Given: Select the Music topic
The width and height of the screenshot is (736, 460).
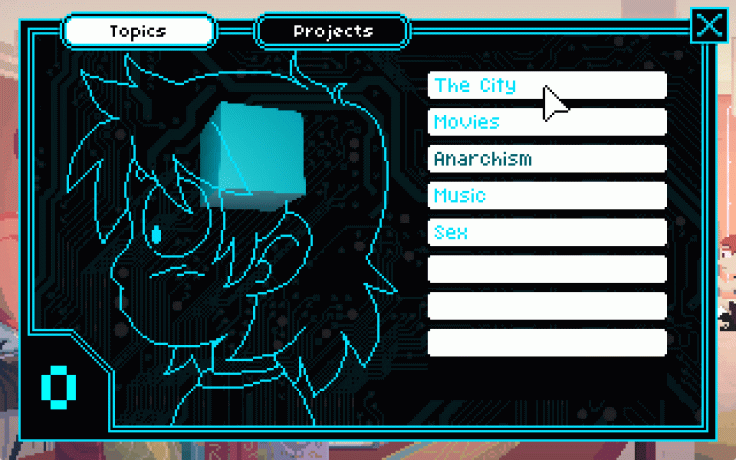Looking at the screenshot, I should click(x=547, y=196).
